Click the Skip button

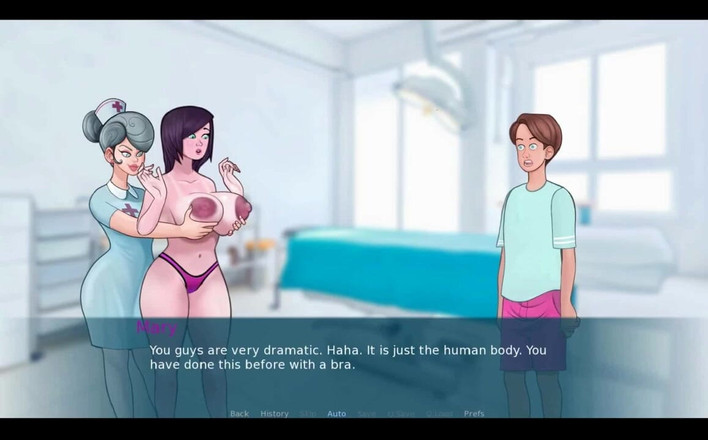307,413
